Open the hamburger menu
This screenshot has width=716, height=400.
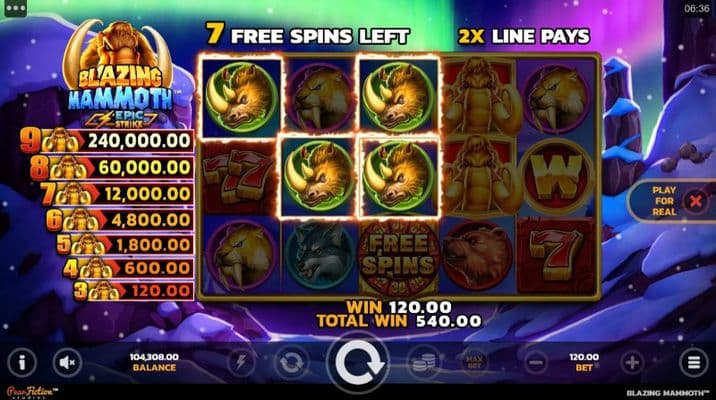point(691,362)
